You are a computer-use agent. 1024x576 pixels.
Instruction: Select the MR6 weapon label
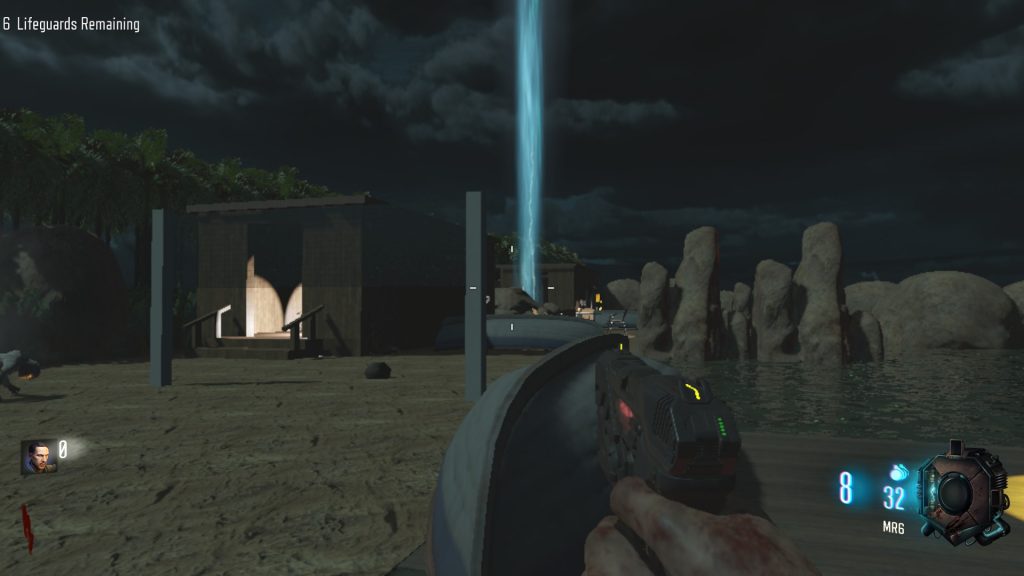[x=893, y=527]
